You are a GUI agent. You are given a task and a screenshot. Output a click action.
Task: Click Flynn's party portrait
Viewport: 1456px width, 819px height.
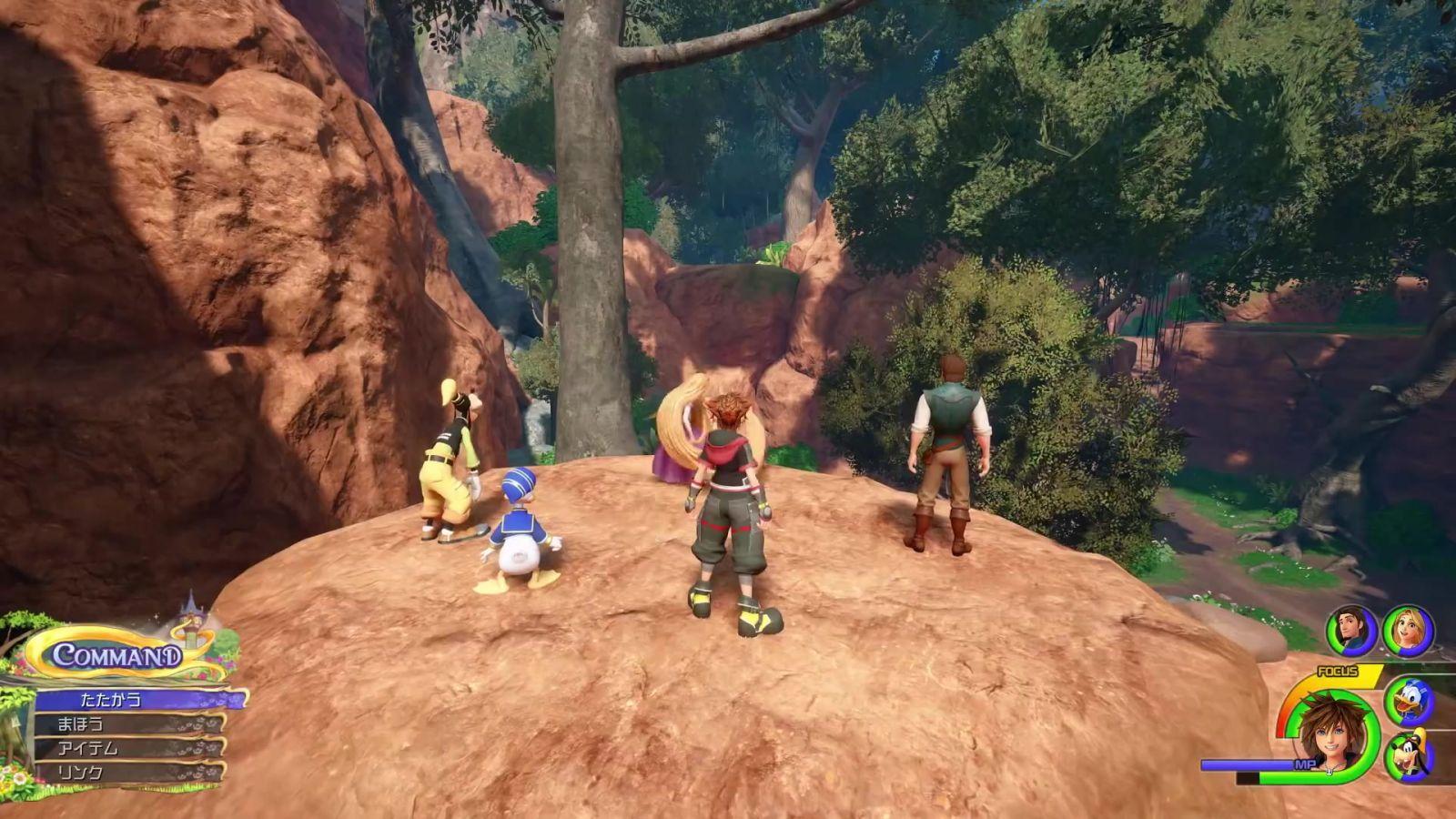tap(1351, 630)
